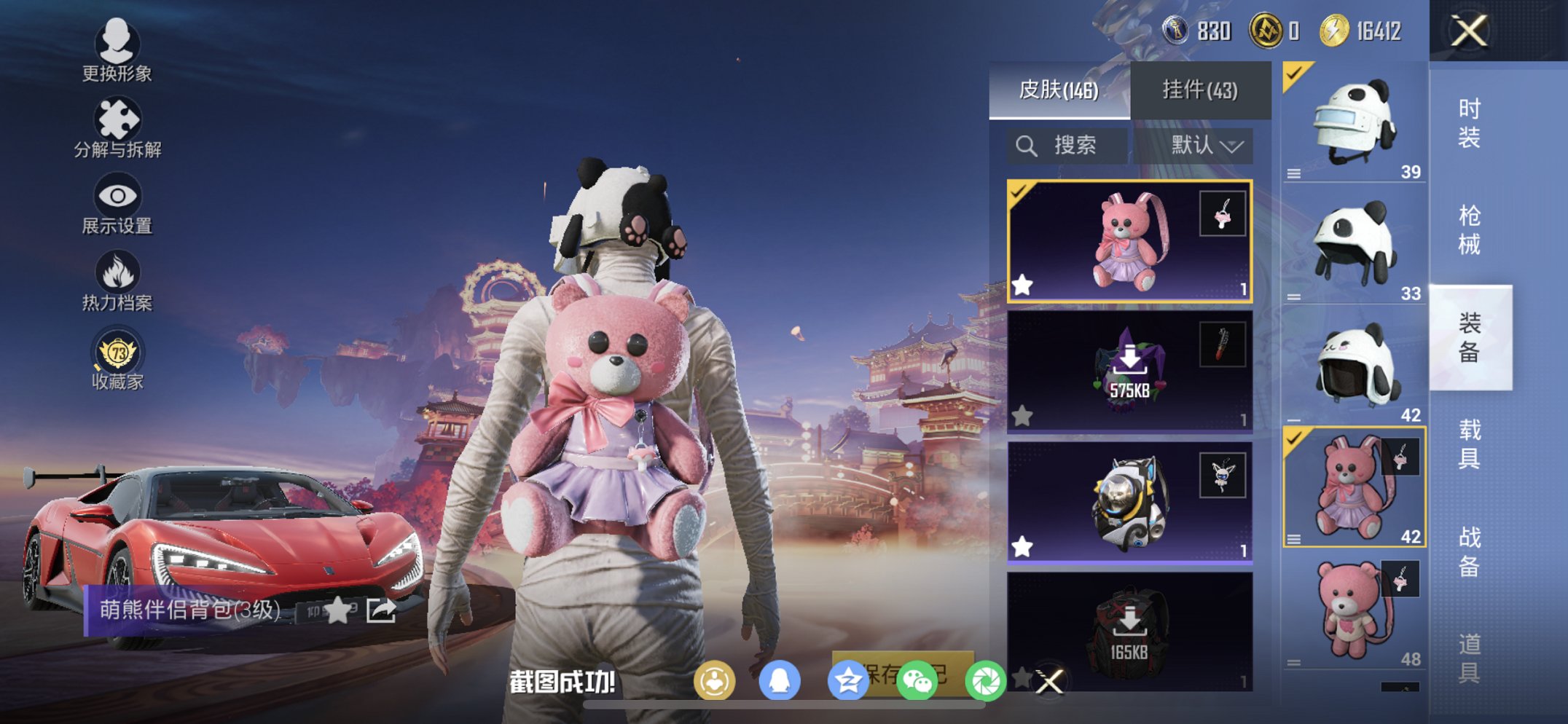Viewport: 1568px width, 724px height.
Task: Expand the list under the panda helmet thumbnail
Action: 1295,172
